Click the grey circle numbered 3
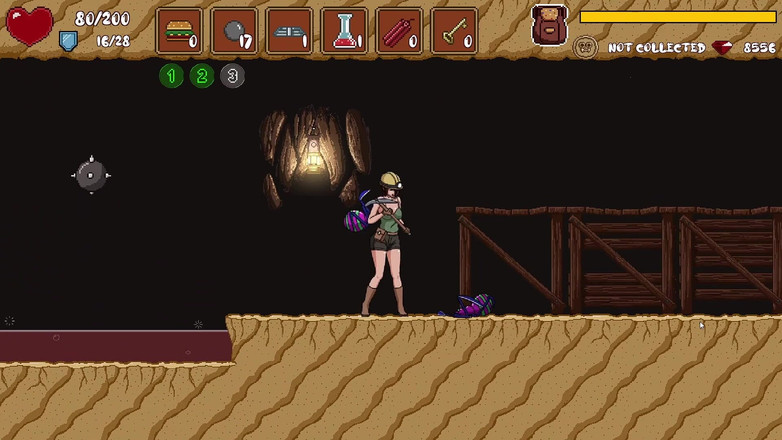 pos(232,76)
